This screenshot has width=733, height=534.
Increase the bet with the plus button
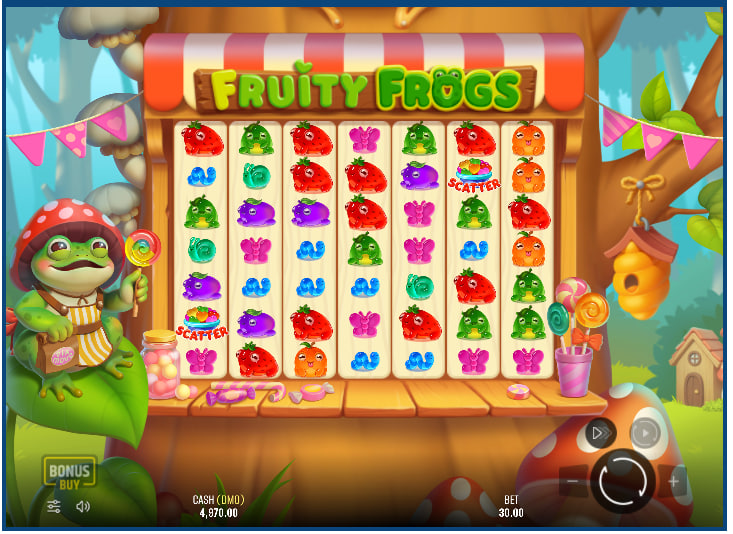pyautogui.click(x=673, y=482)
